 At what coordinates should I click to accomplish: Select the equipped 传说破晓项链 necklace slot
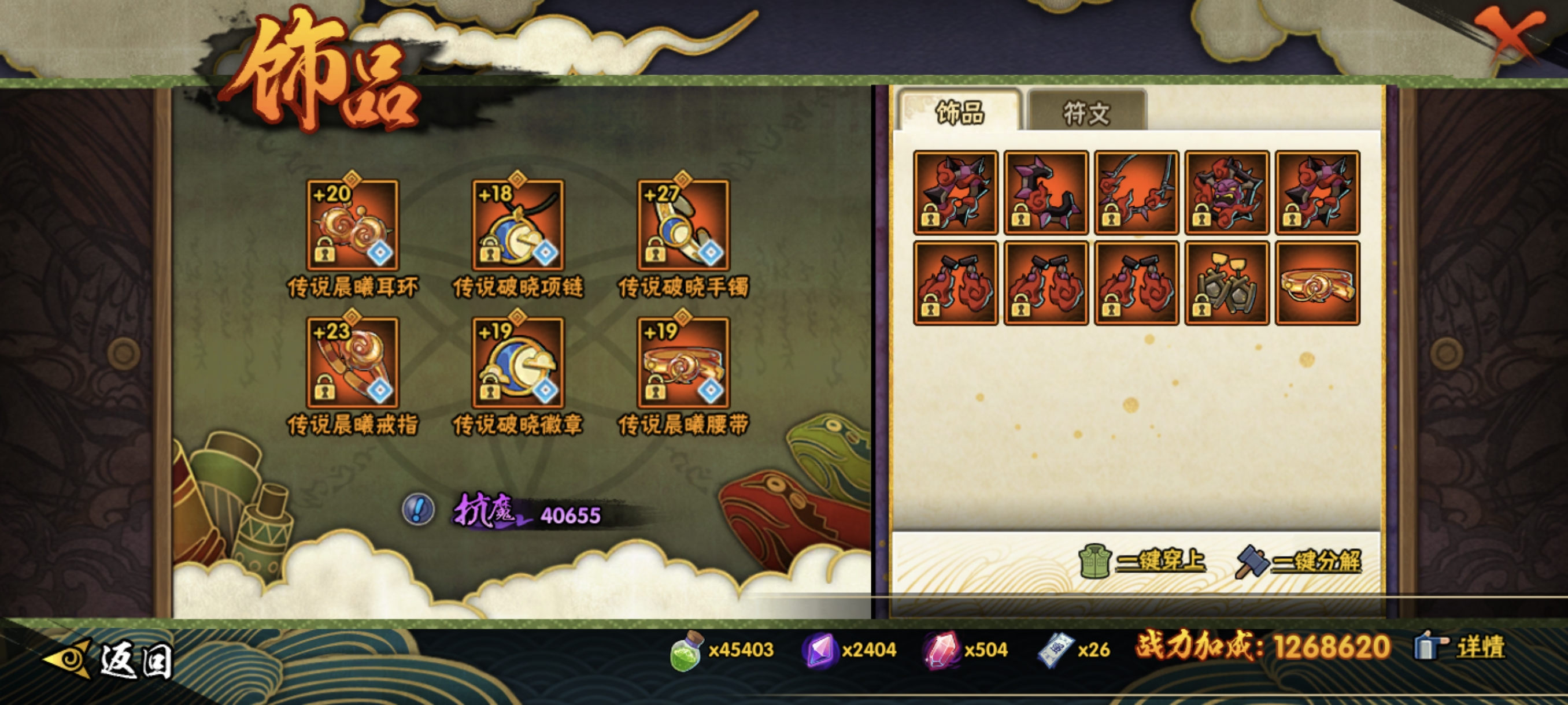[518, 224]
